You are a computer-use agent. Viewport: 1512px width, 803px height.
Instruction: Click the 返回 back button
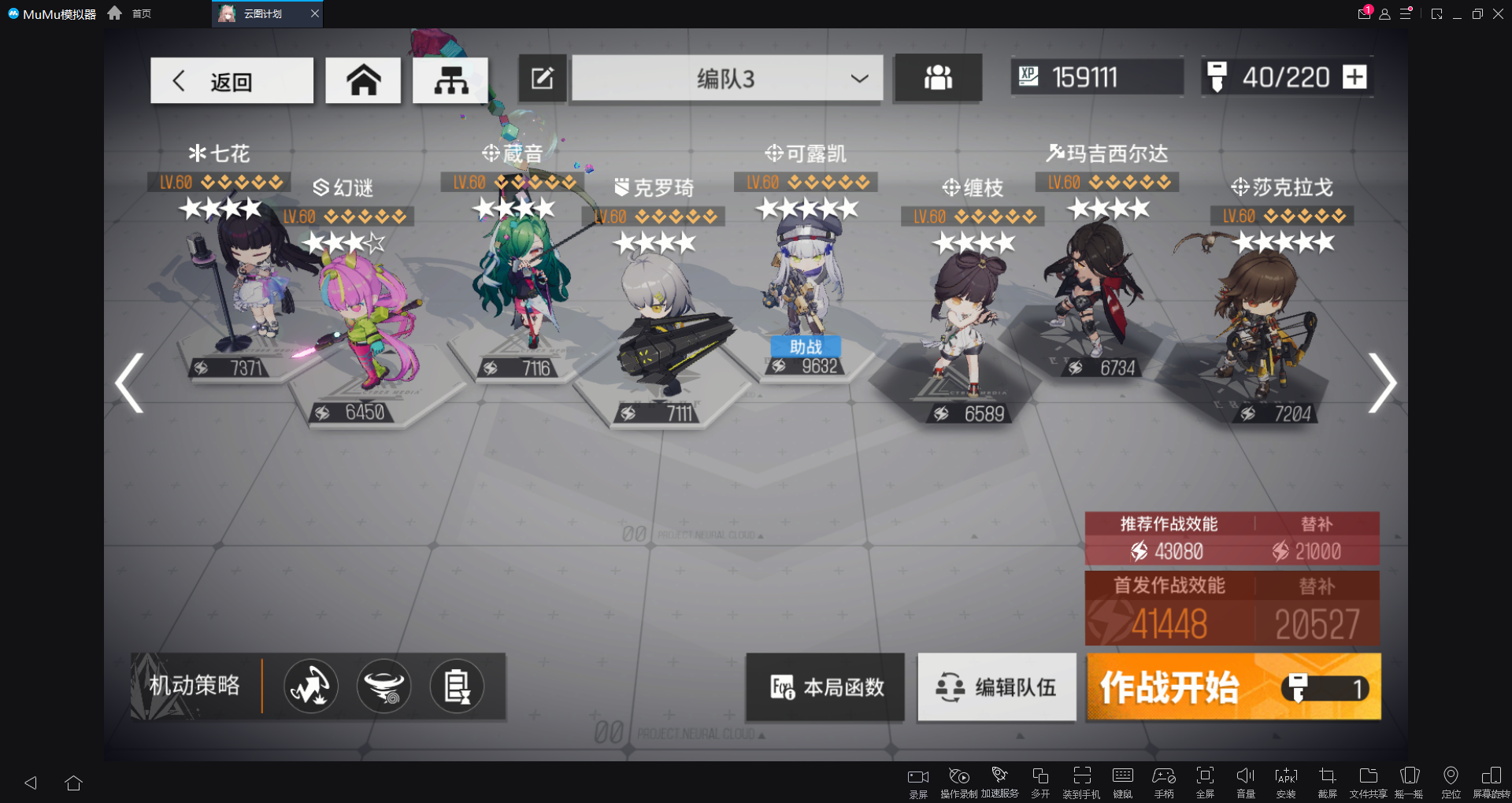coord(231,80)
